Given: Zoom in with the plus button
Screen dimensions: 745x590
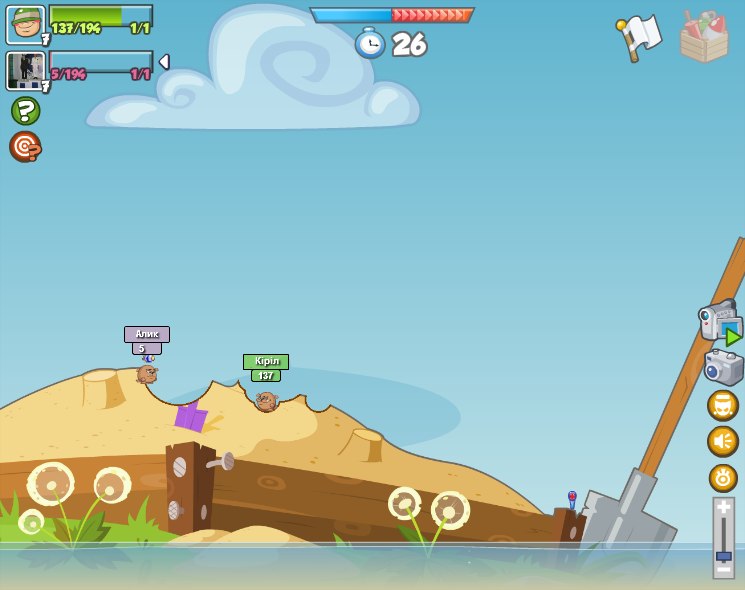Looking at the screenshot, I should point(723,507).
